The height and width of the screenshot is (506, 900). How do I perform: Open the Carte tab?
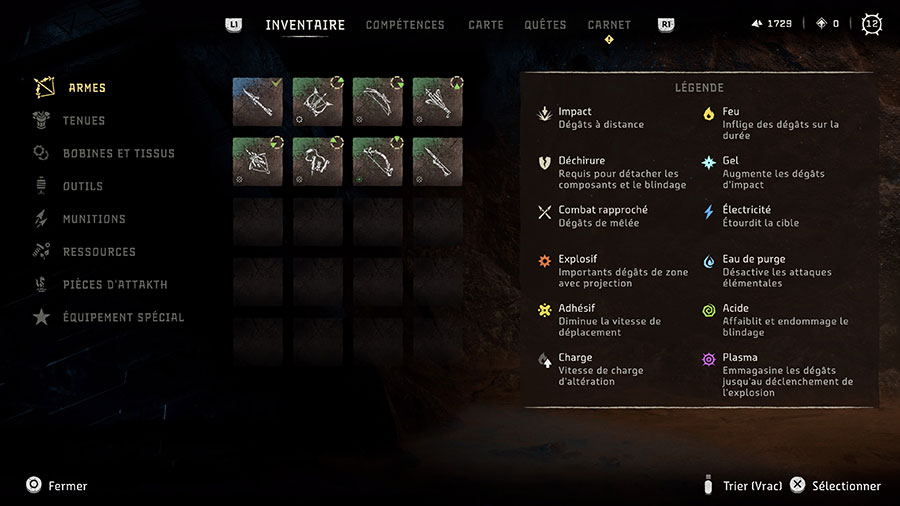click(486, 25)
